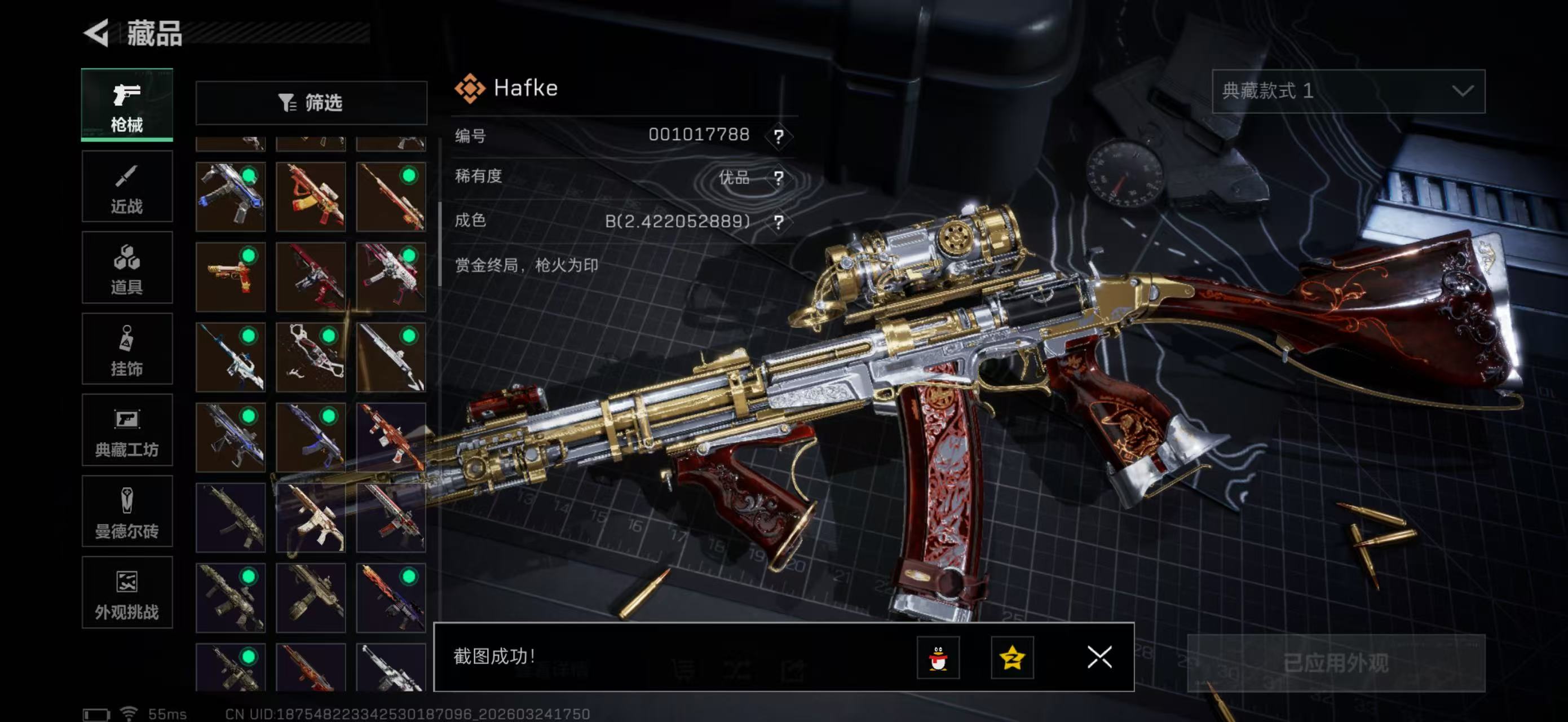
Task: Pick the red and yellow rifle skin thumbnail
Action: tap(311, 197)
